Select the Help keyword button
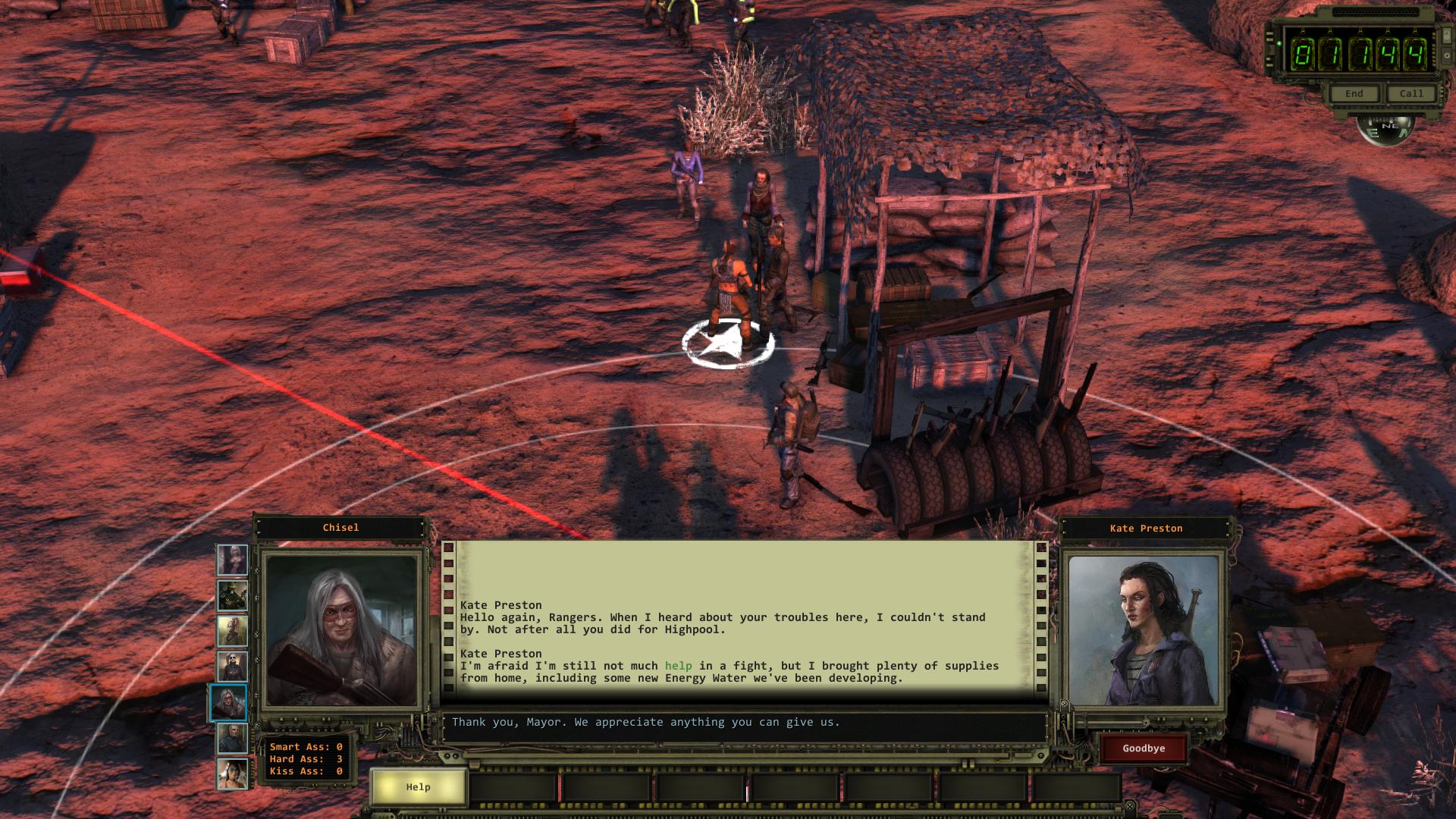Image resolution: width=1456 pixels, height=819 pixels. point(418,787)
